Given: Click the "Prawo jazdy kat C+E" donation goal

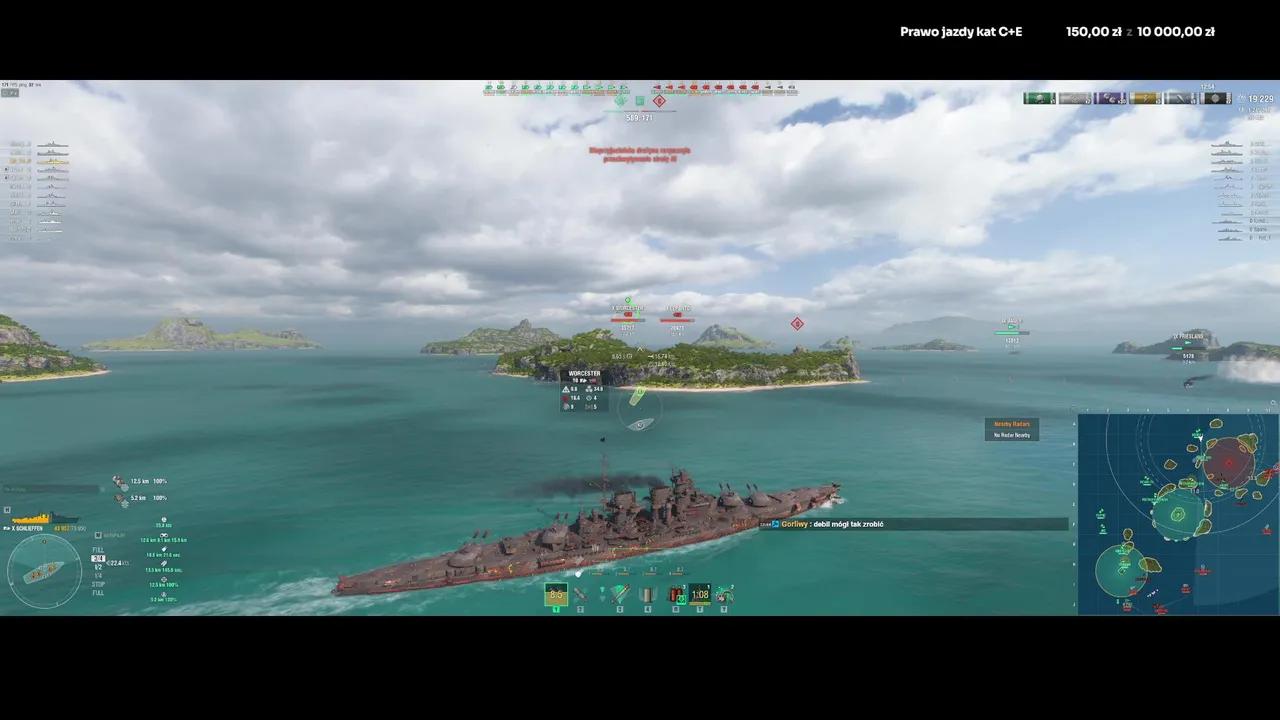Looking at the screenshot, I should click(960, 32).
